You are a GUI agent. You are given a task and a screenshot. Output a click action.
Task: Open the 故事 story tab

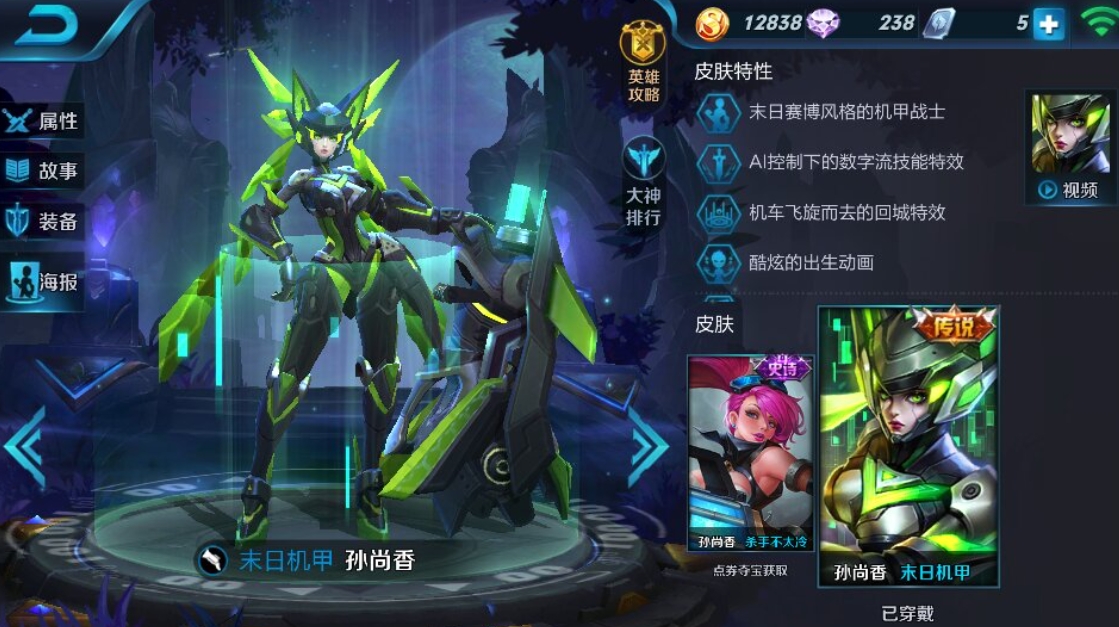[x=42, y=171]
